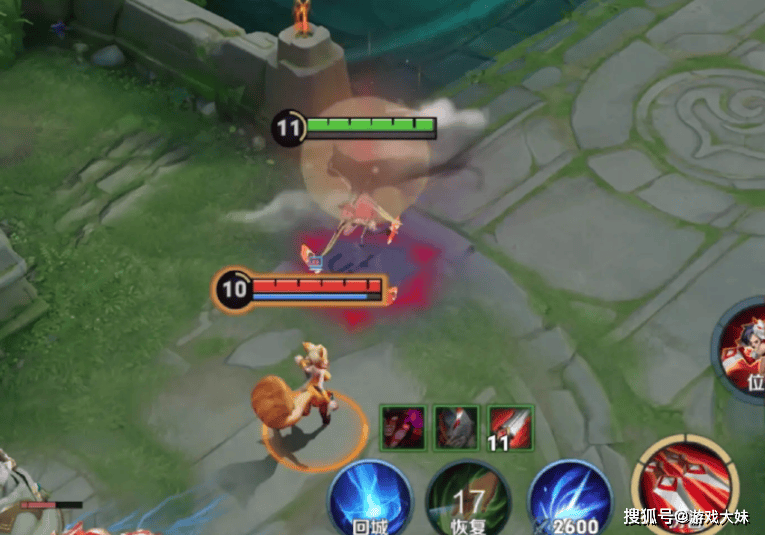Select the enemy hero portrait target button
The height and width of the screenshot is (535, 765).
coord(743,350)
